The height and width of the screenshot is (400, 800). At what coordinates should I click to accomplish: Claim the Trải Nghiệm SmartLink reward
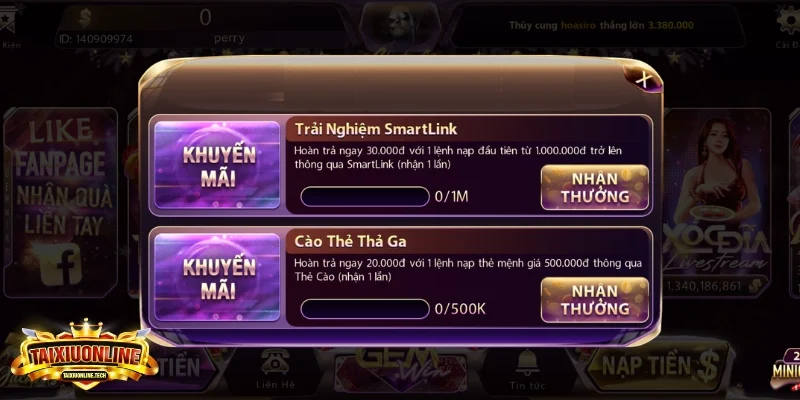pos(594,187)
